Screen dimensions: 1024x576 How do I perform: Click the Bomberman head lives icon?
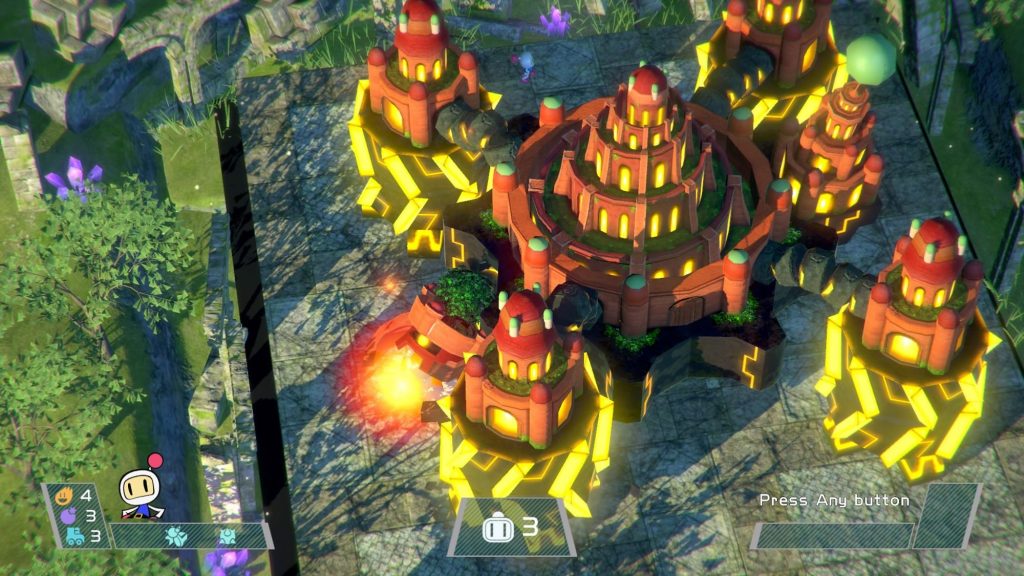pos(498,528)
